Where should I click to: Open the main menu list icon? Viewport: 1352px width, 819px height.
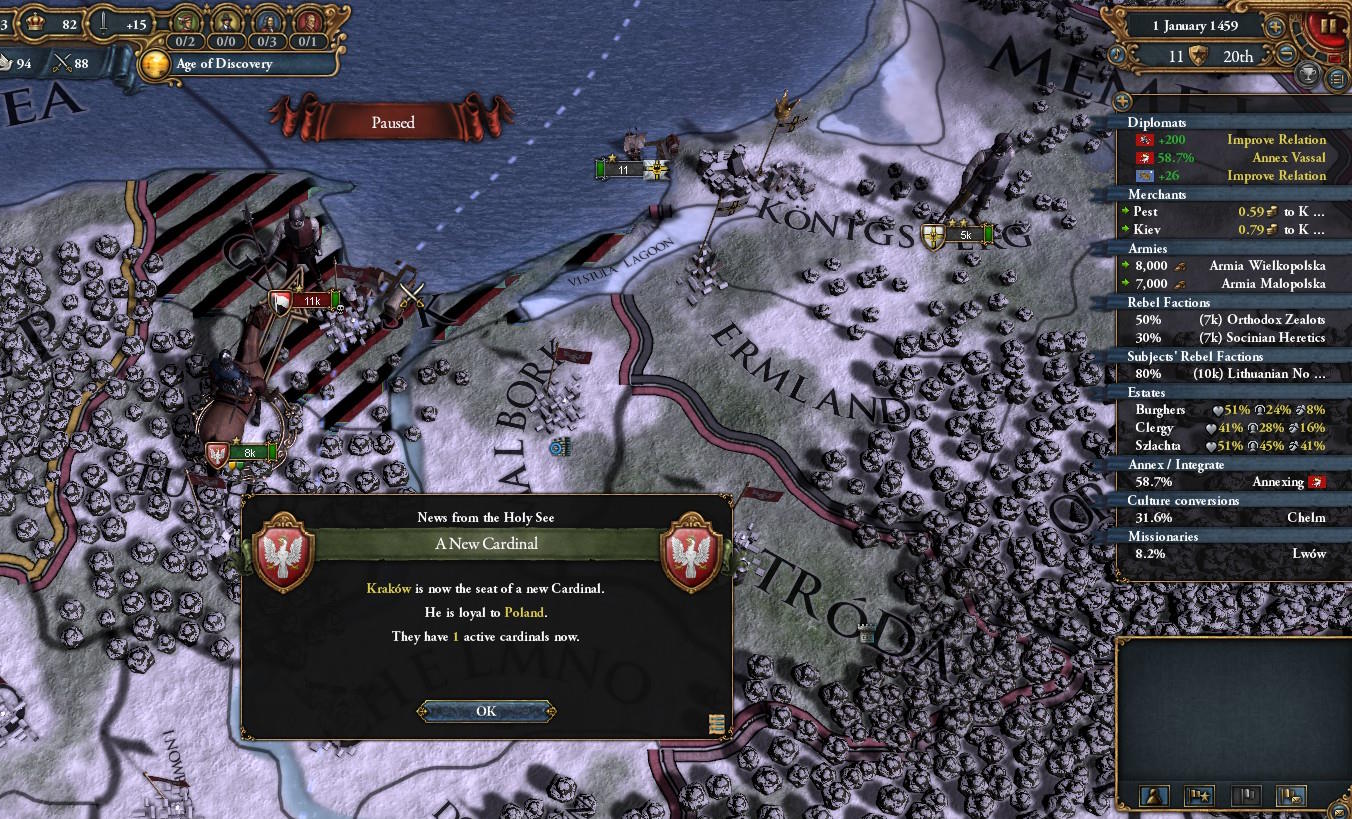(x=1336, y=78)
